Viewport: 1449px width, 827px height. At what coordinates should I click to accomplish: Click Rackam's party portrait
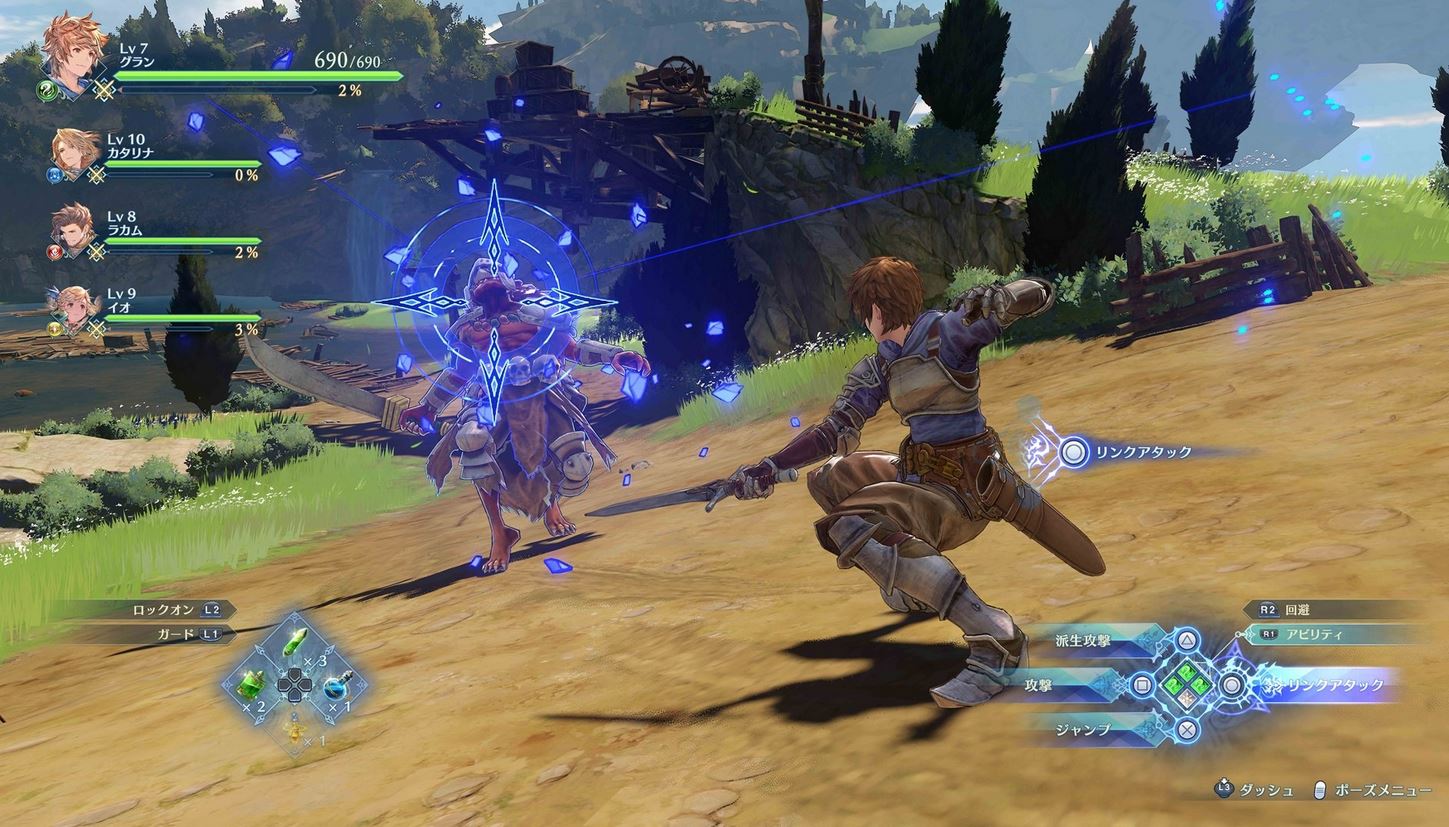75,229
